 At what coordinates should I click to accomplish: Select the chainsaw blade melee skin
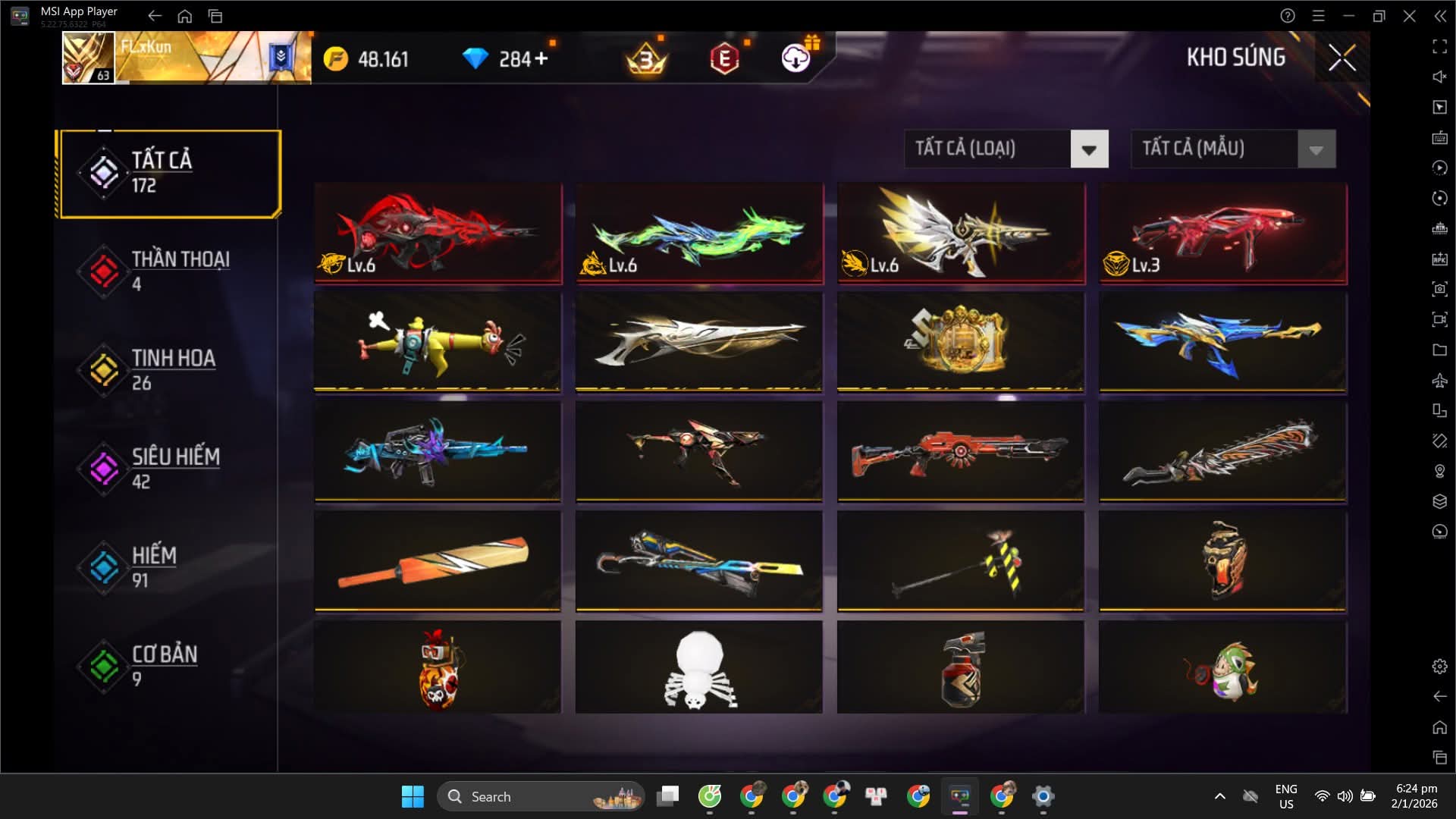[x=1222, y=452]
